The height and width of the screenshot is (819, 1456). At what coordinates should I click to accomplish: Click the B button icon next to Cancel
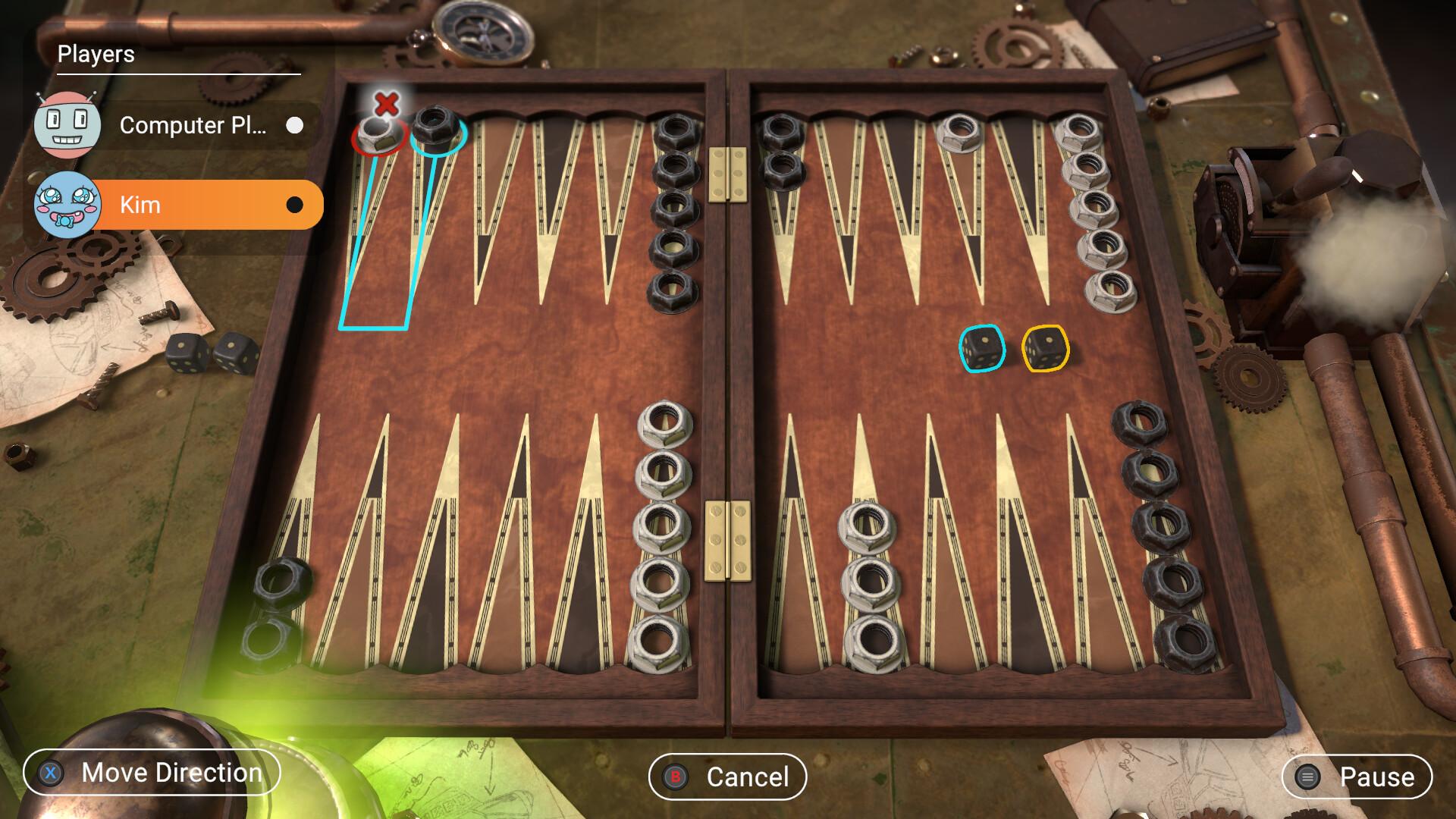coord(674,777)
